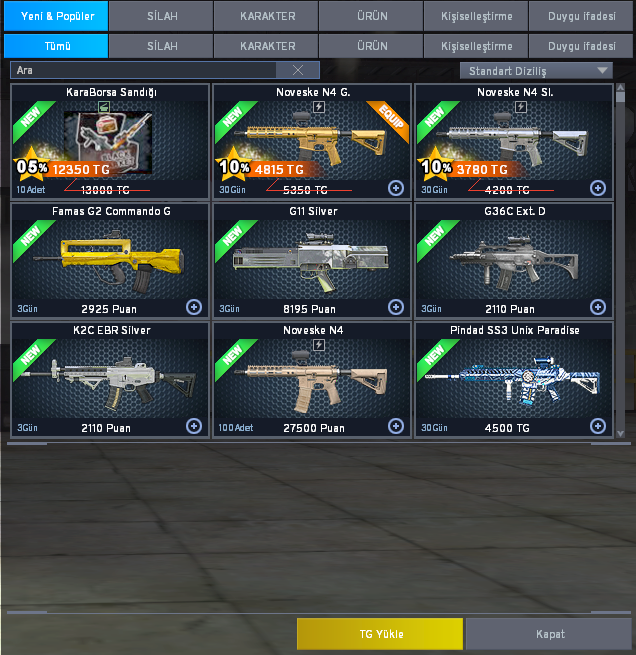Select the Noveske N4 Sl. rifle card
636x655 pixels.
[514, 140]
